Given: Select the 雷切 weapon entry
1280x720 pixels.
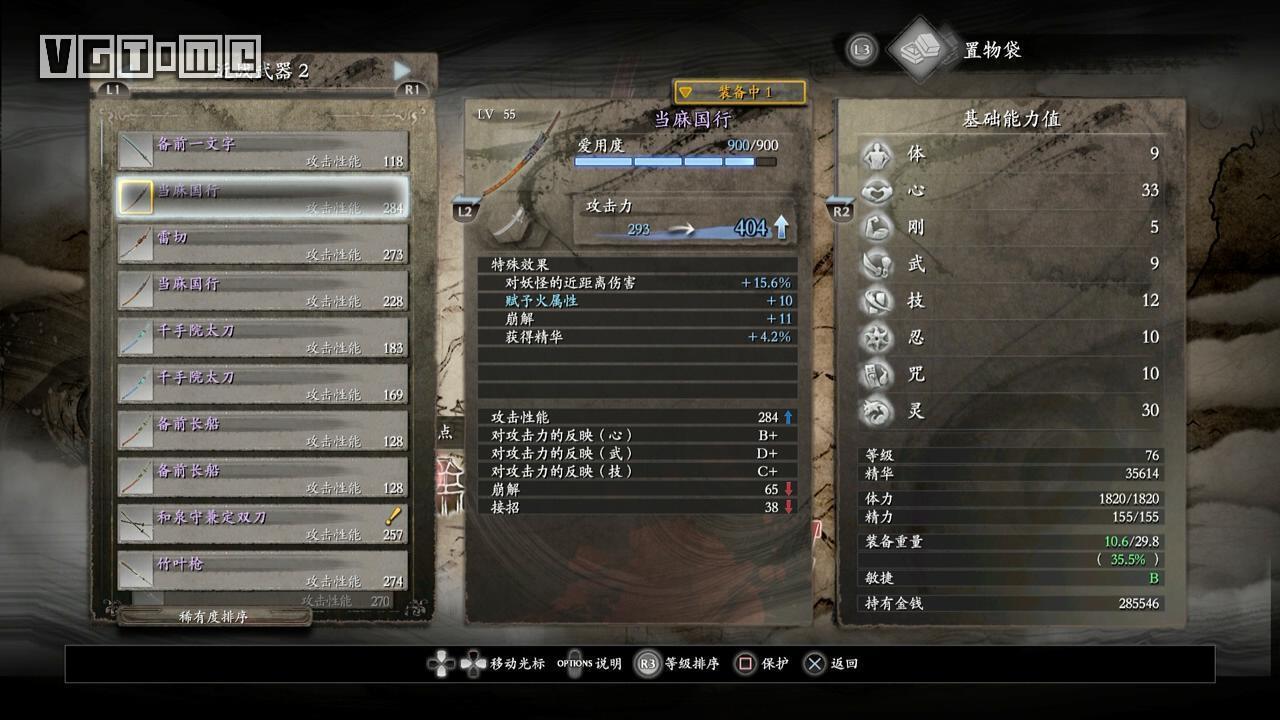Looking at the screenshot, I should click(x=263, y=244).
